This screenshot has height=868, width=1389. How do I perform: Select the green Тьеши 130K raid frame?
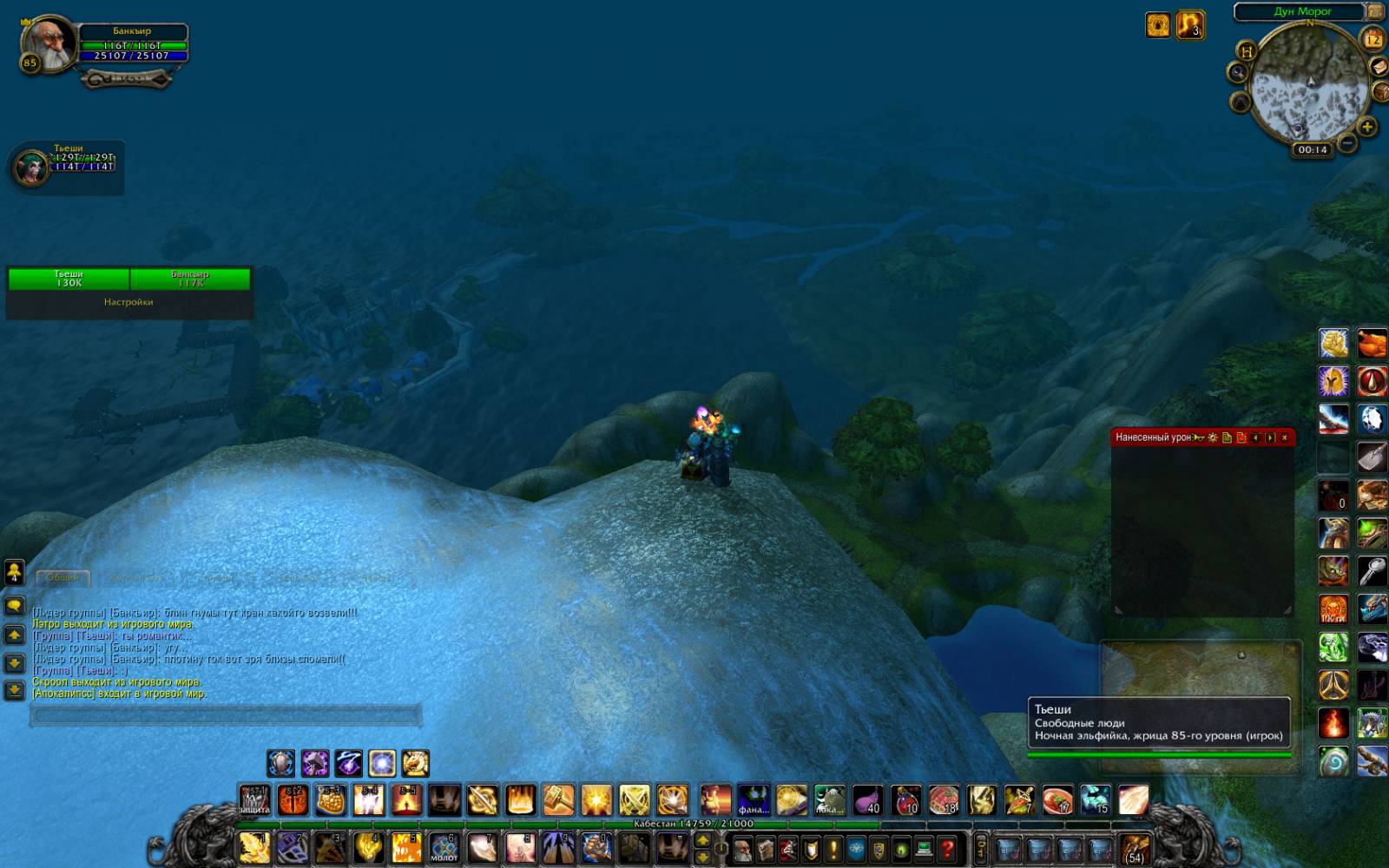click(x=69, y=279)
